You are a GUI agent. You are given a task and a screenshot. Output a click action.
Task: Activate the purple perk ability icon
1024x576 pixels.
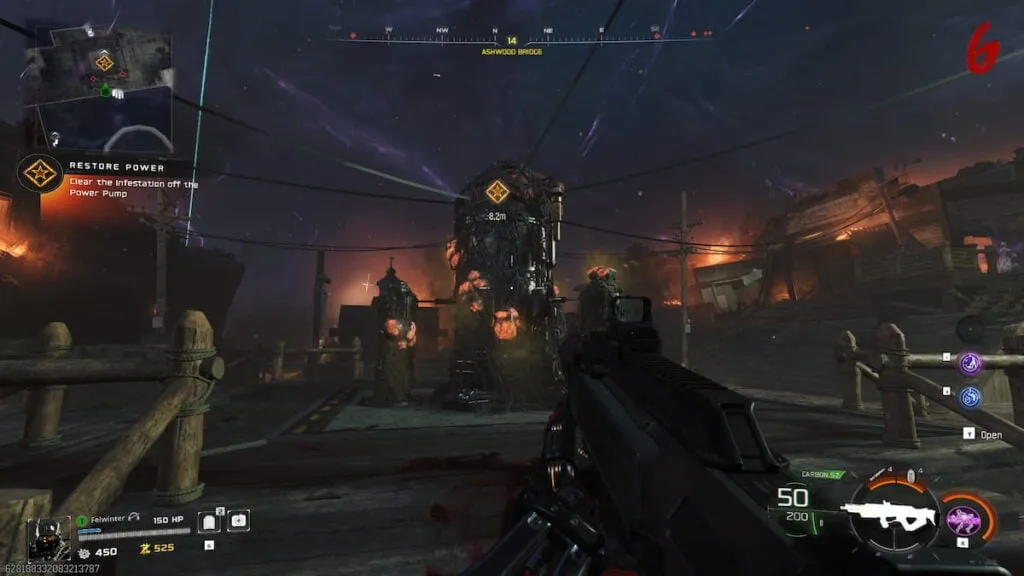[970, 363]
